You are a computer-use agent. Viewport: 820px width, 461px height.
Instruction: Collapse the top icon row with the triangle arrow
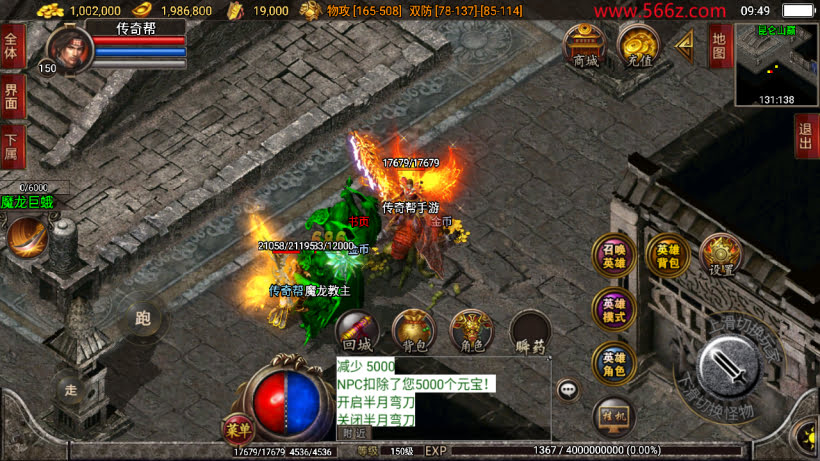click(x=685, y=44)
